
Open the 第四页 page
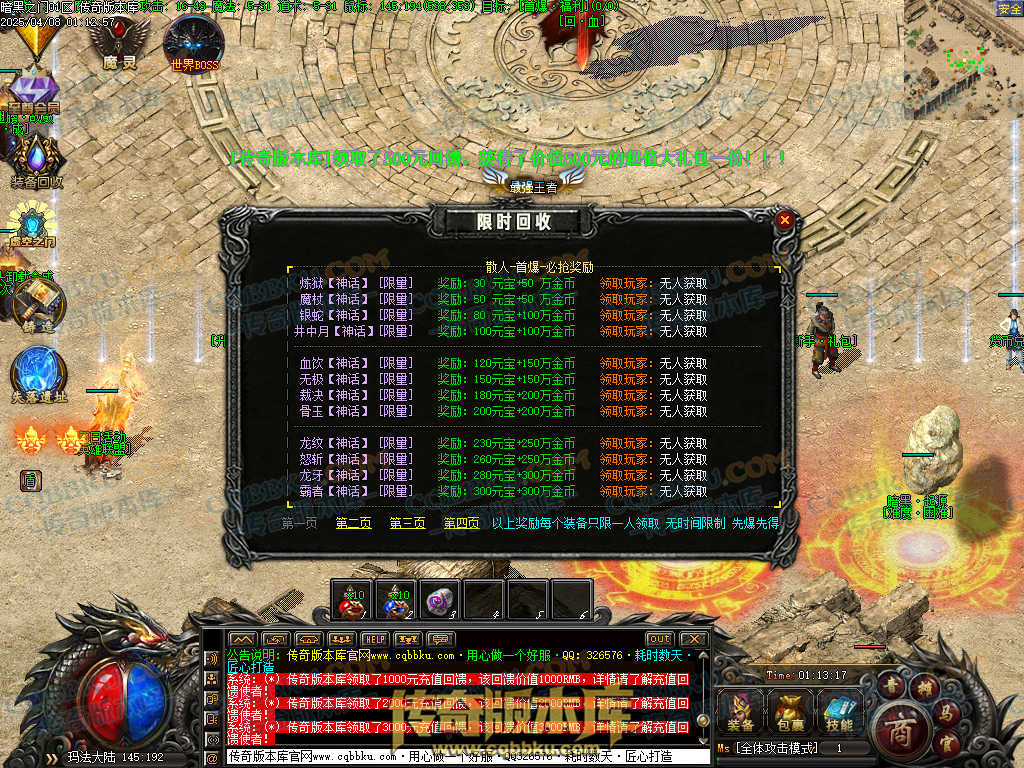(461, 523)
